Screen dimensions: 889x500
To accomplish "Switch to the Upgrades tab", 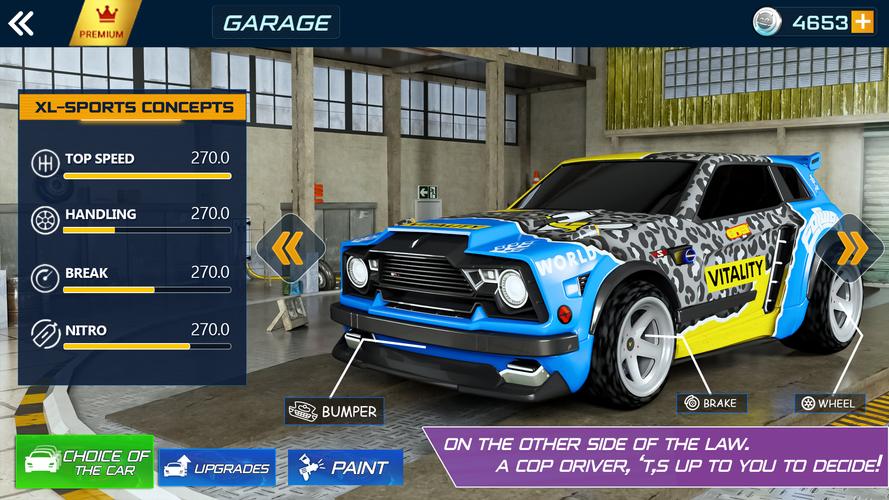I will (216, 467).
